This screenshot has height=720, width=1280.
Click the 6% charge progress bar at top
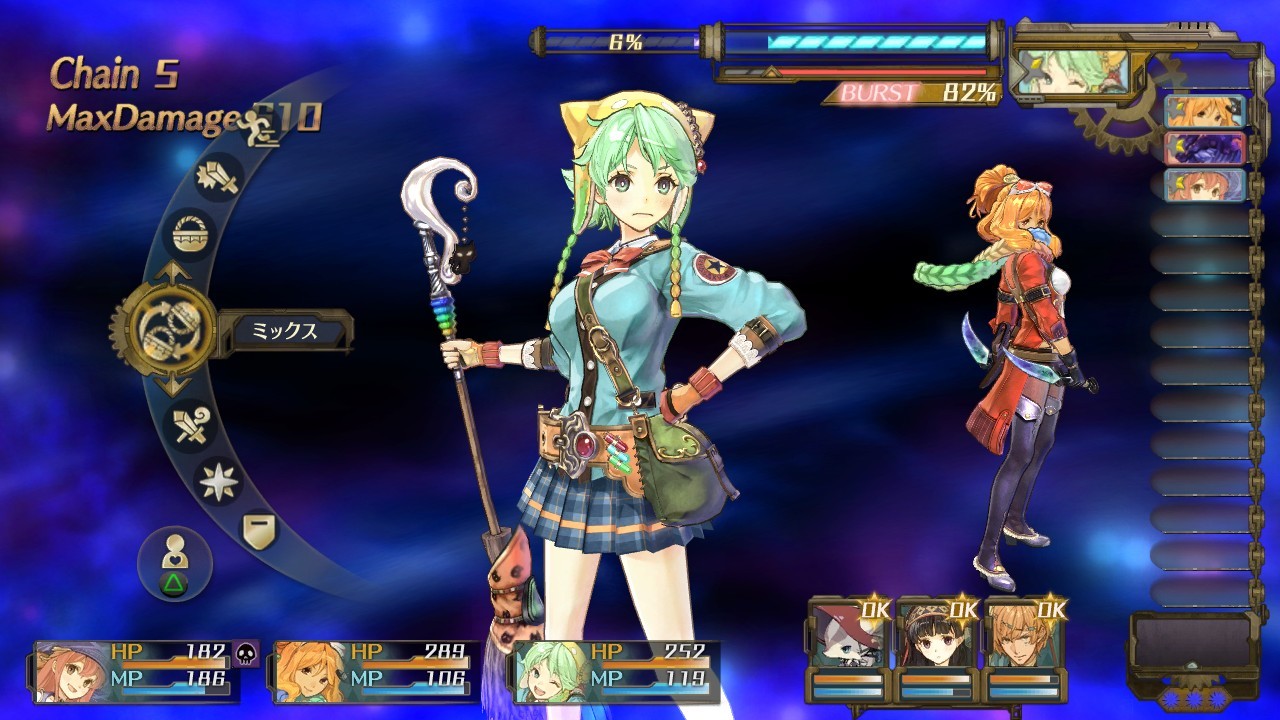pos(622,38)
